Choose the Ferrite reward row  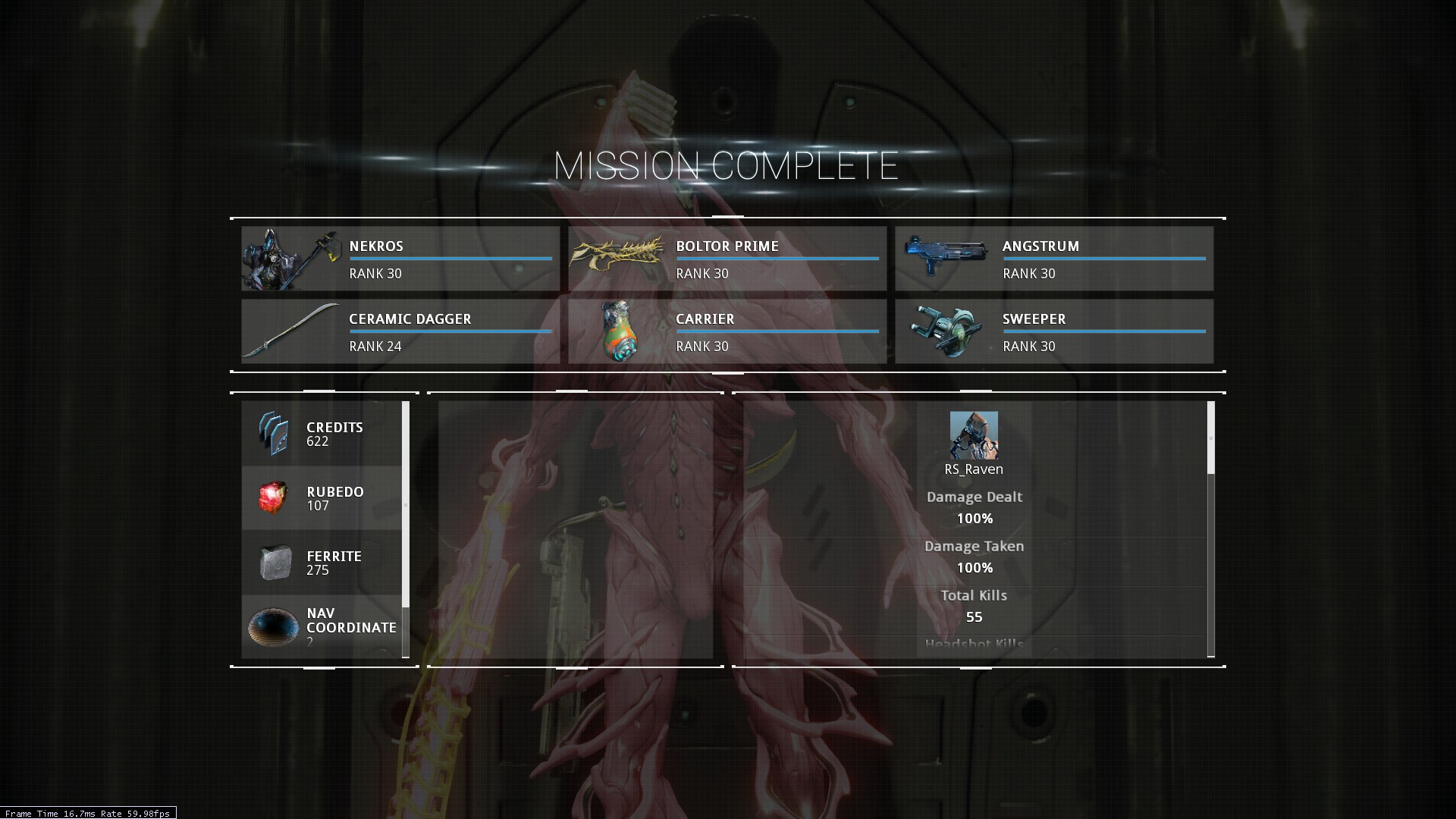pos(322,563)
